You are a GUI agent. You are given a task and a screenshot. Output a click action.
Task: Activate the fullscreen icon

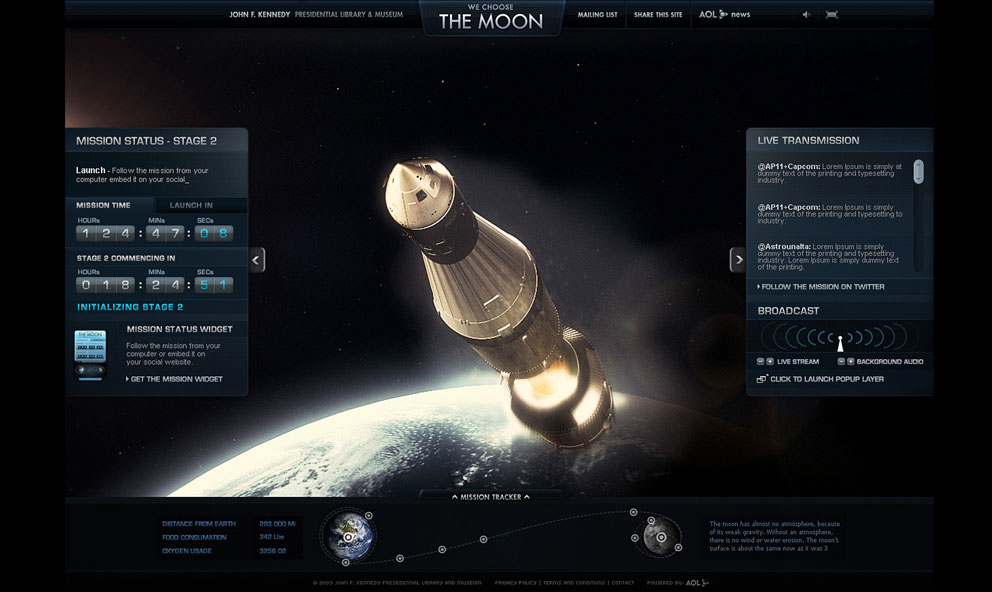click(x=832, y=15)
